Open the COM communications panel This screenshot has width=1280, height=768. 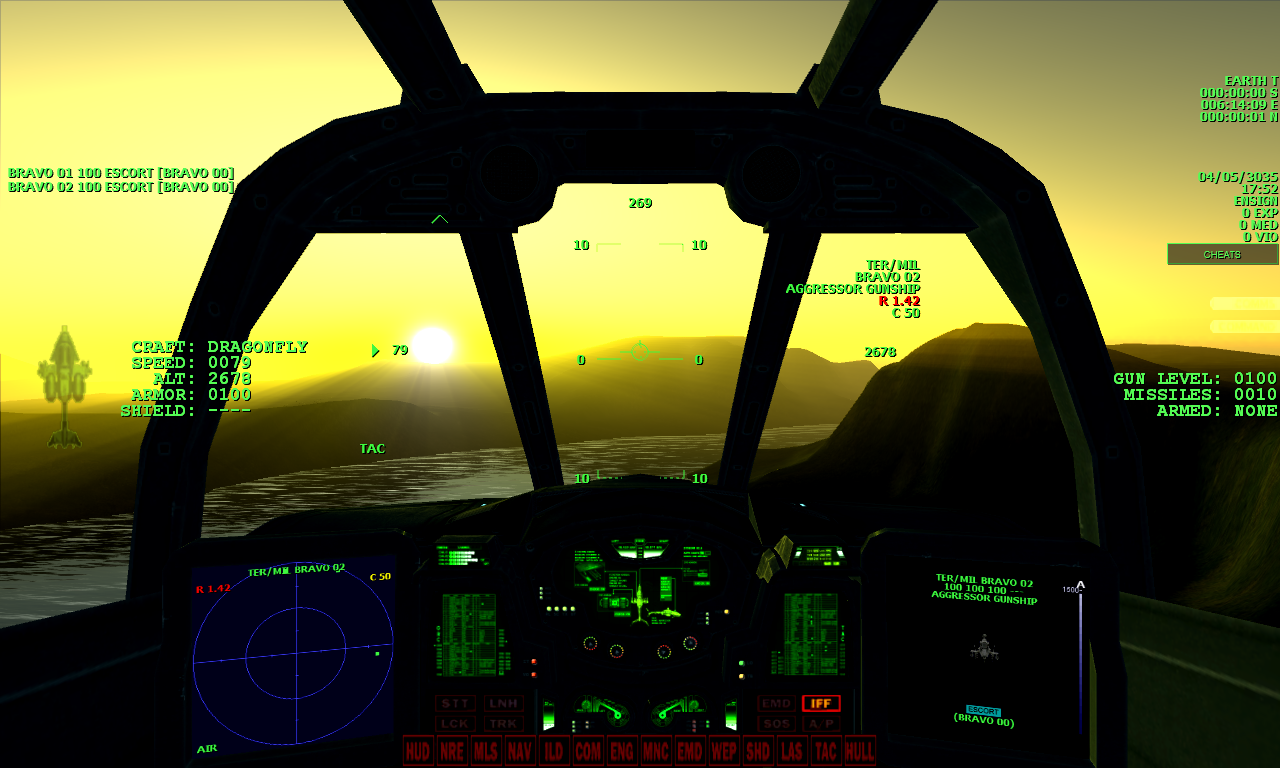tap(587, 751)
